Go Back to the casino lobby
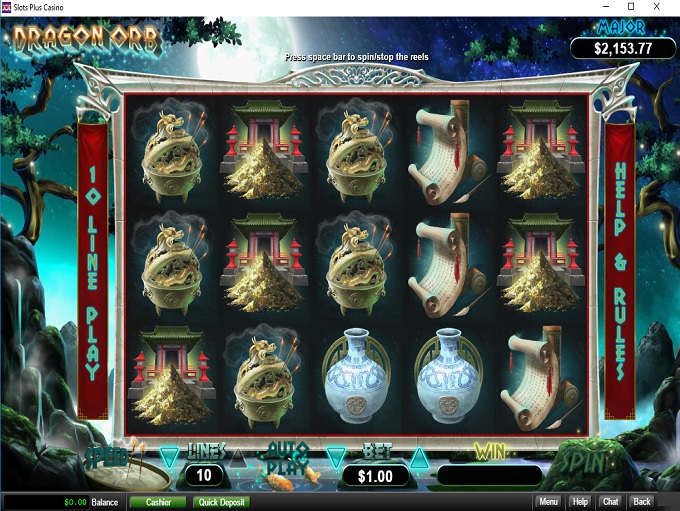680x511 pixels. [642, 502]
